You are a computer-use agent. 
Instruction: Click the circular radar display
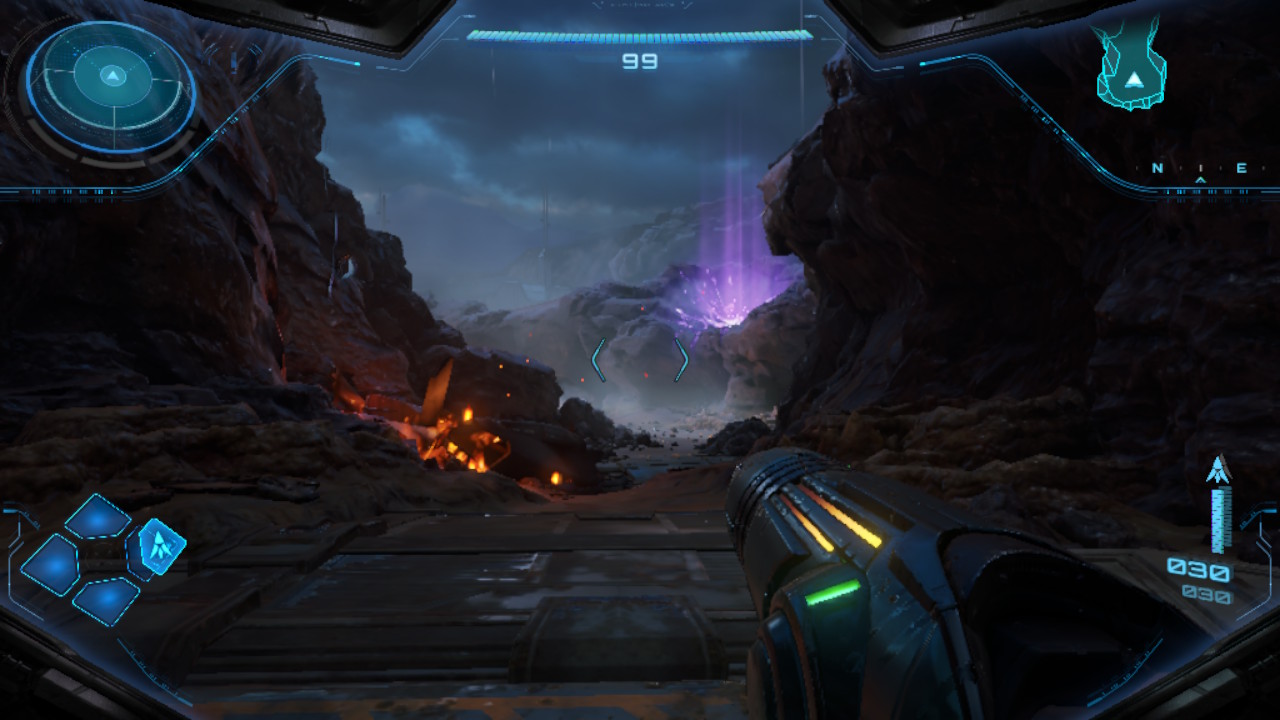[111, 86]
